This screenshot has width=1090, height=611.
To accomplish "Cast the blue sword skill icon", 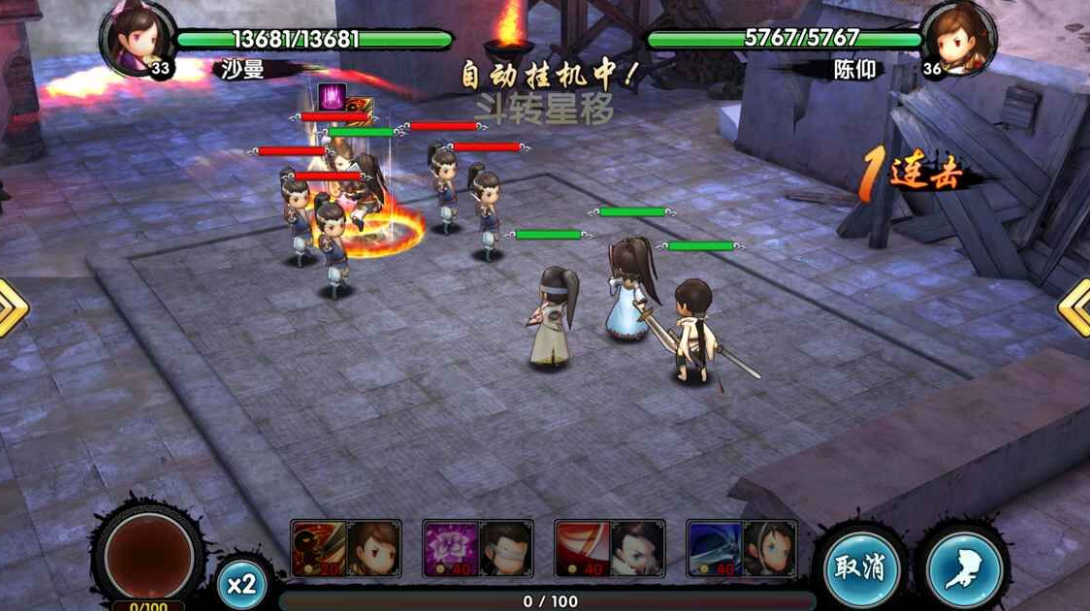I will click(x=714, y=548).
